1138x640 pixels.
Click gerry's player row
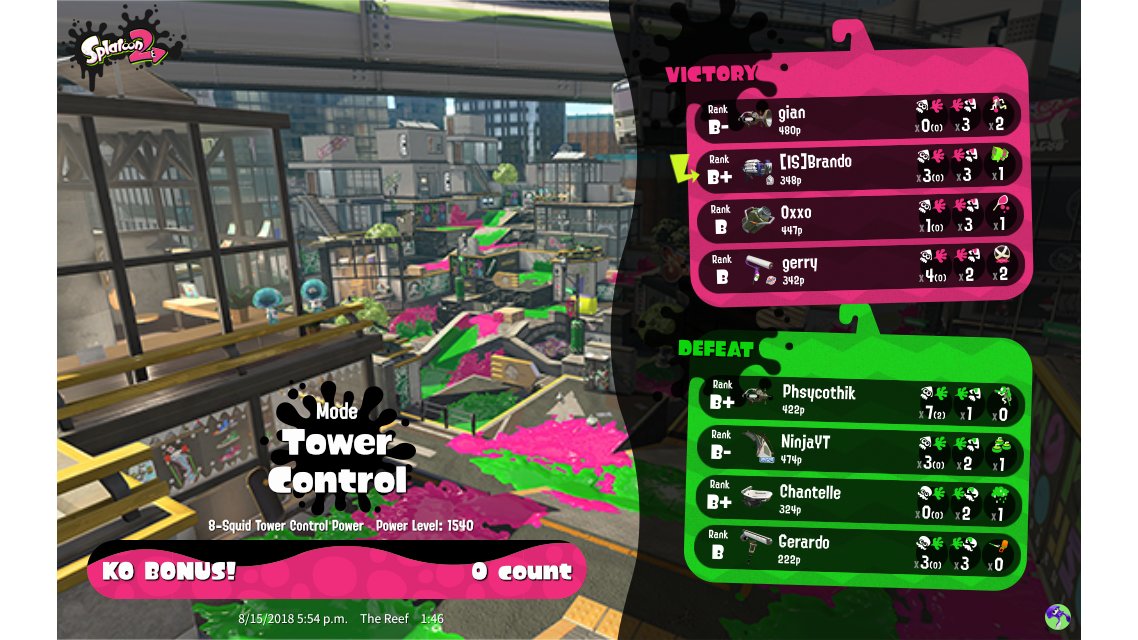(x=858, y=268)
